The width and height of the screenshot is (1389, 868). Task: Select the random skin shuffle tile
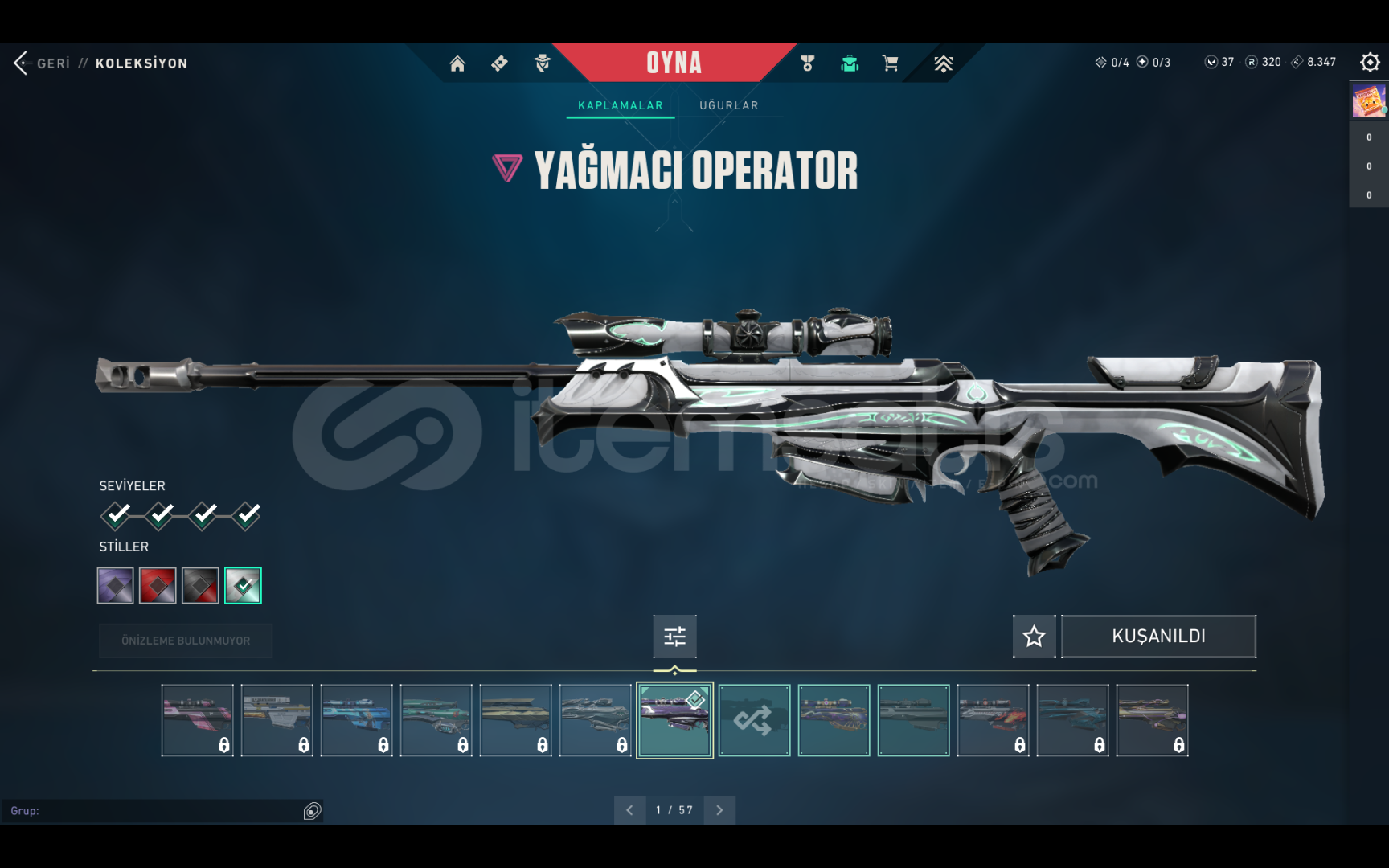click(754, 720)
